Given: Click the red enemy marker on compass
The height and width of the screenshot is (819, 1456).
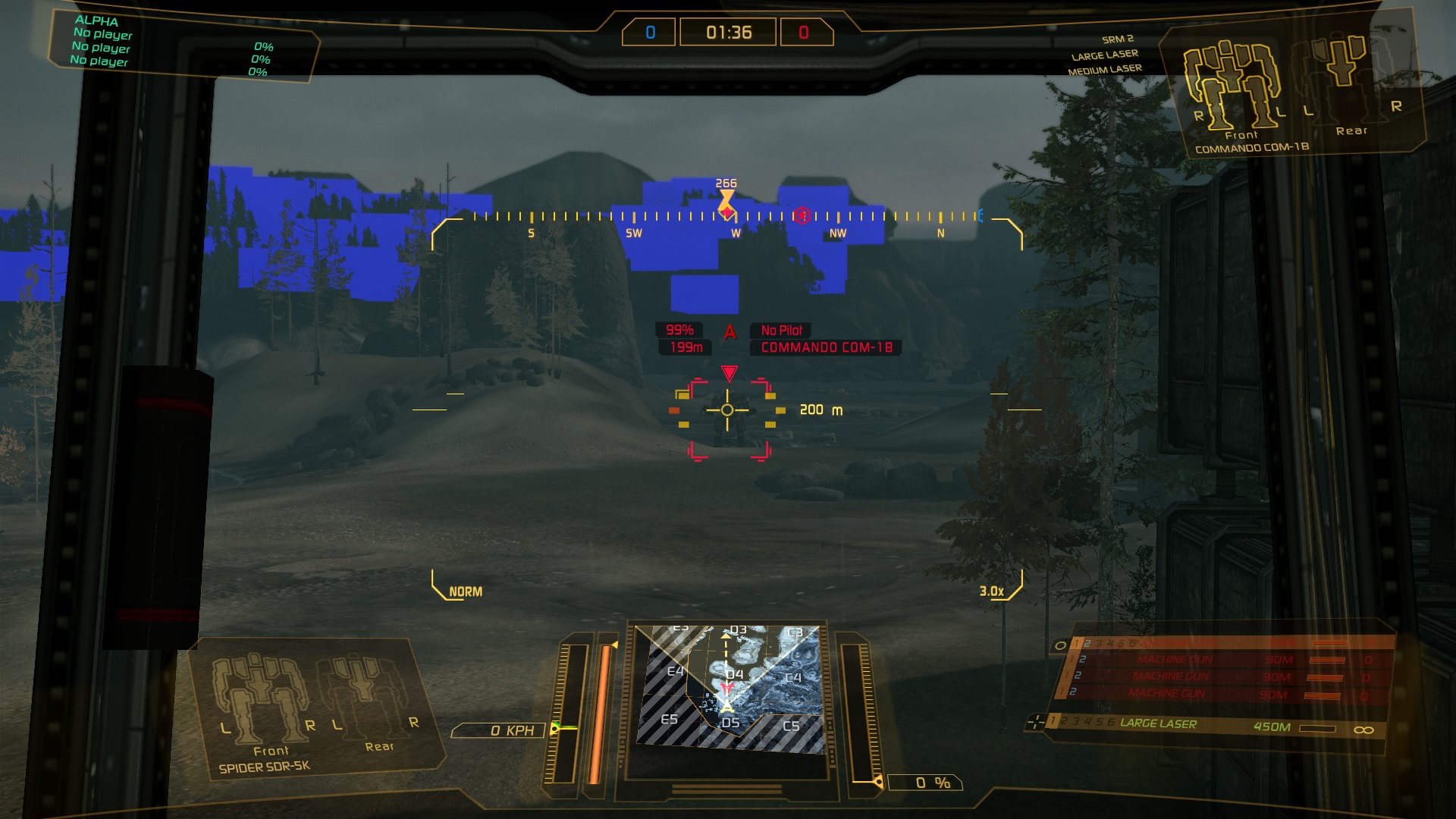Looking at the screenshot, I should [802, 216].
